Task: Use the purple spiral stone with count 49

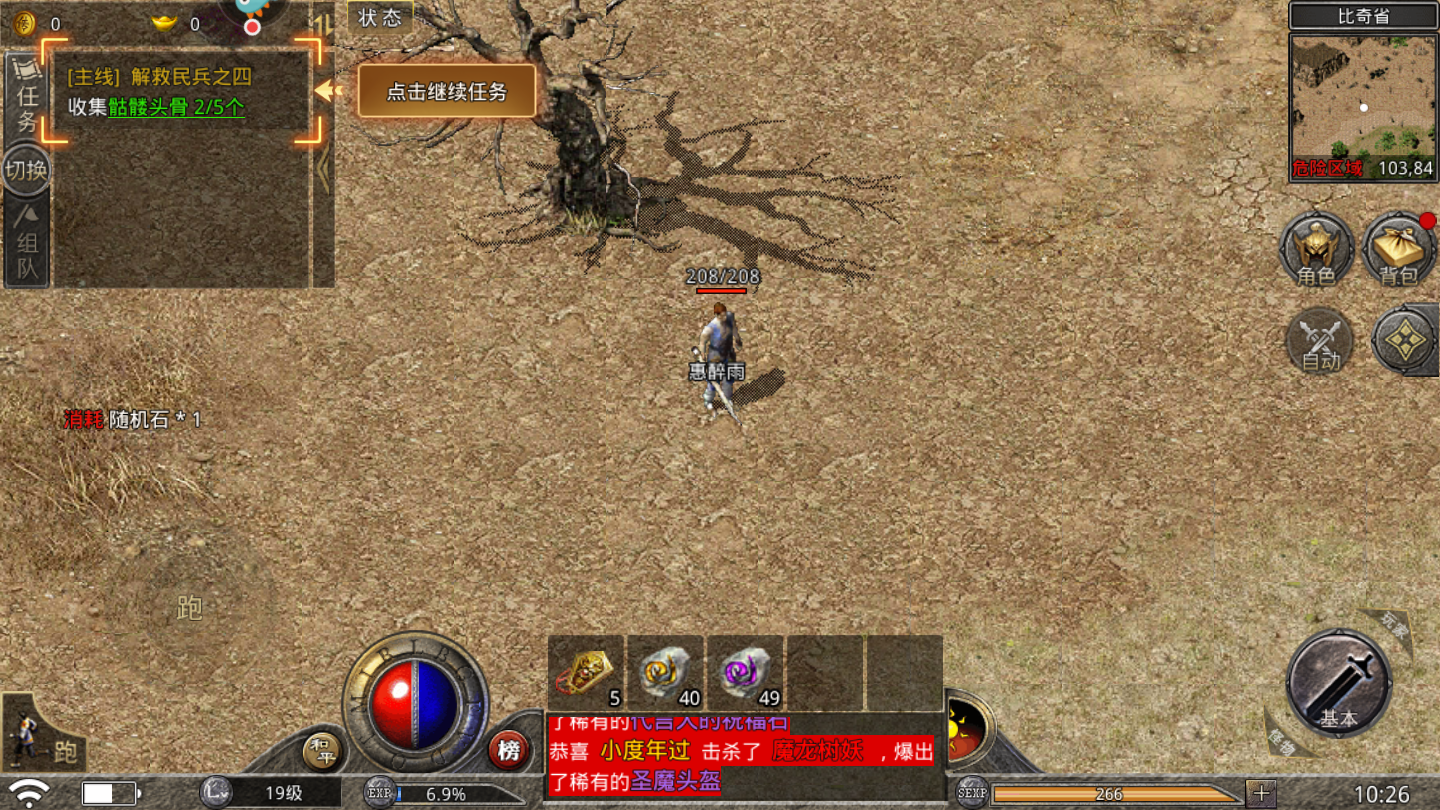Action: [x=746, y=672]
